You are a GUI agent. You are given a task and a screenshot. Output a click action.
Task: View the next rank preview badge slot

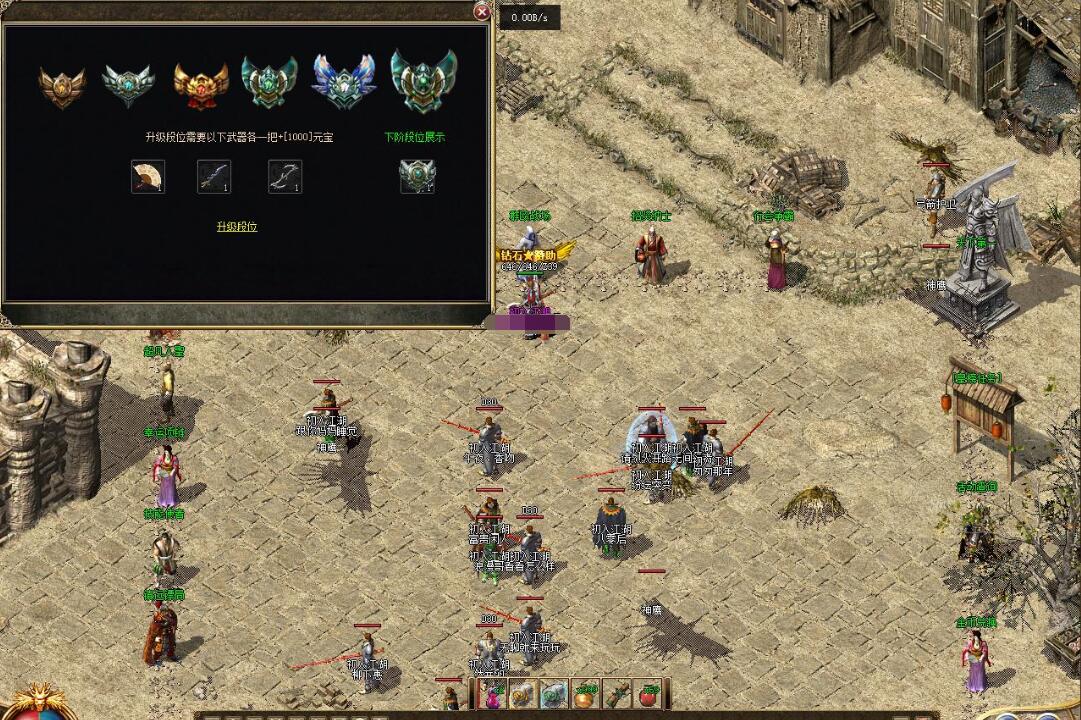click(x=417, y=176)
